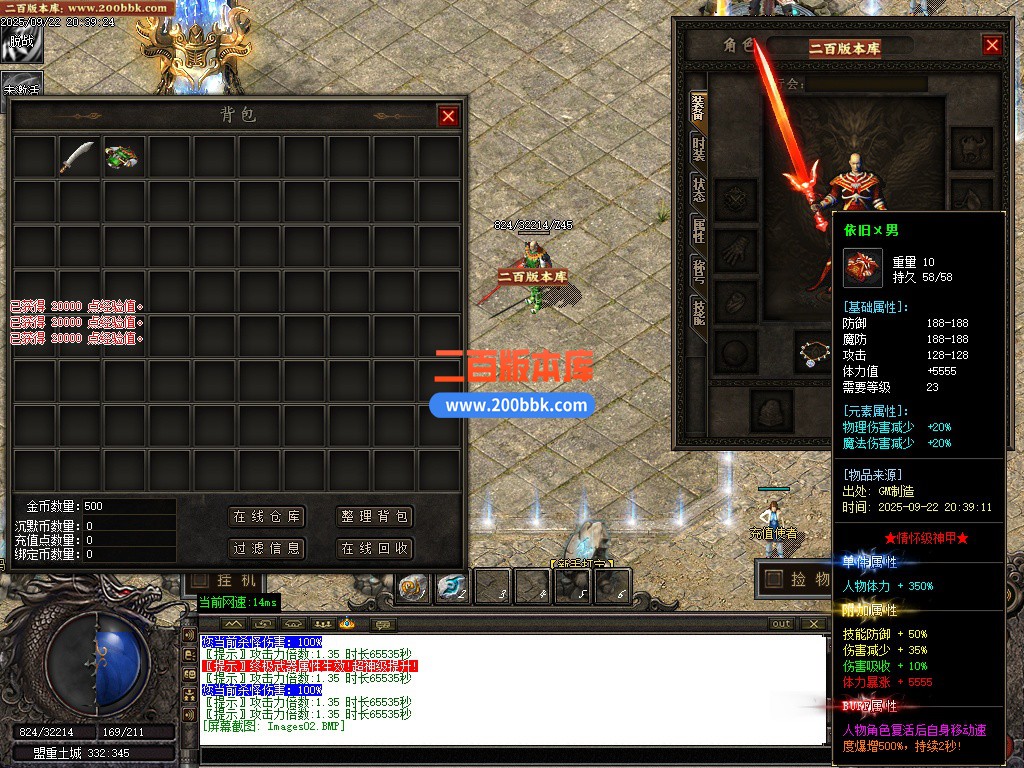Activate the skill in hotbar slot 2

(452, 587)
